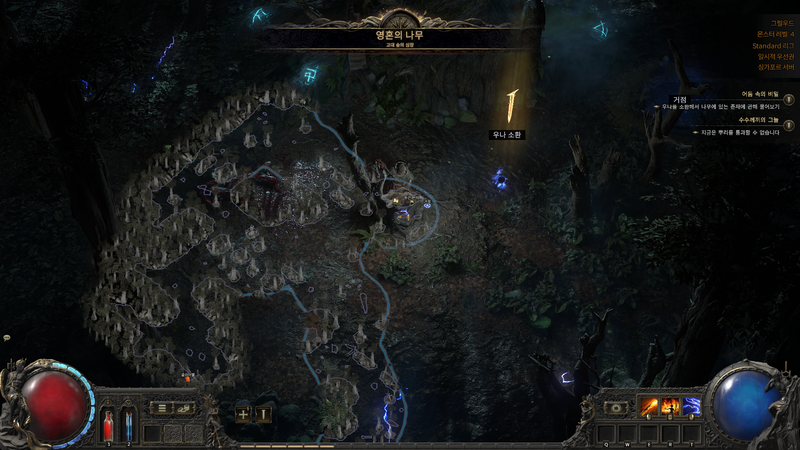
Task: Click the '거점' waypoint label
Action: 680,100
